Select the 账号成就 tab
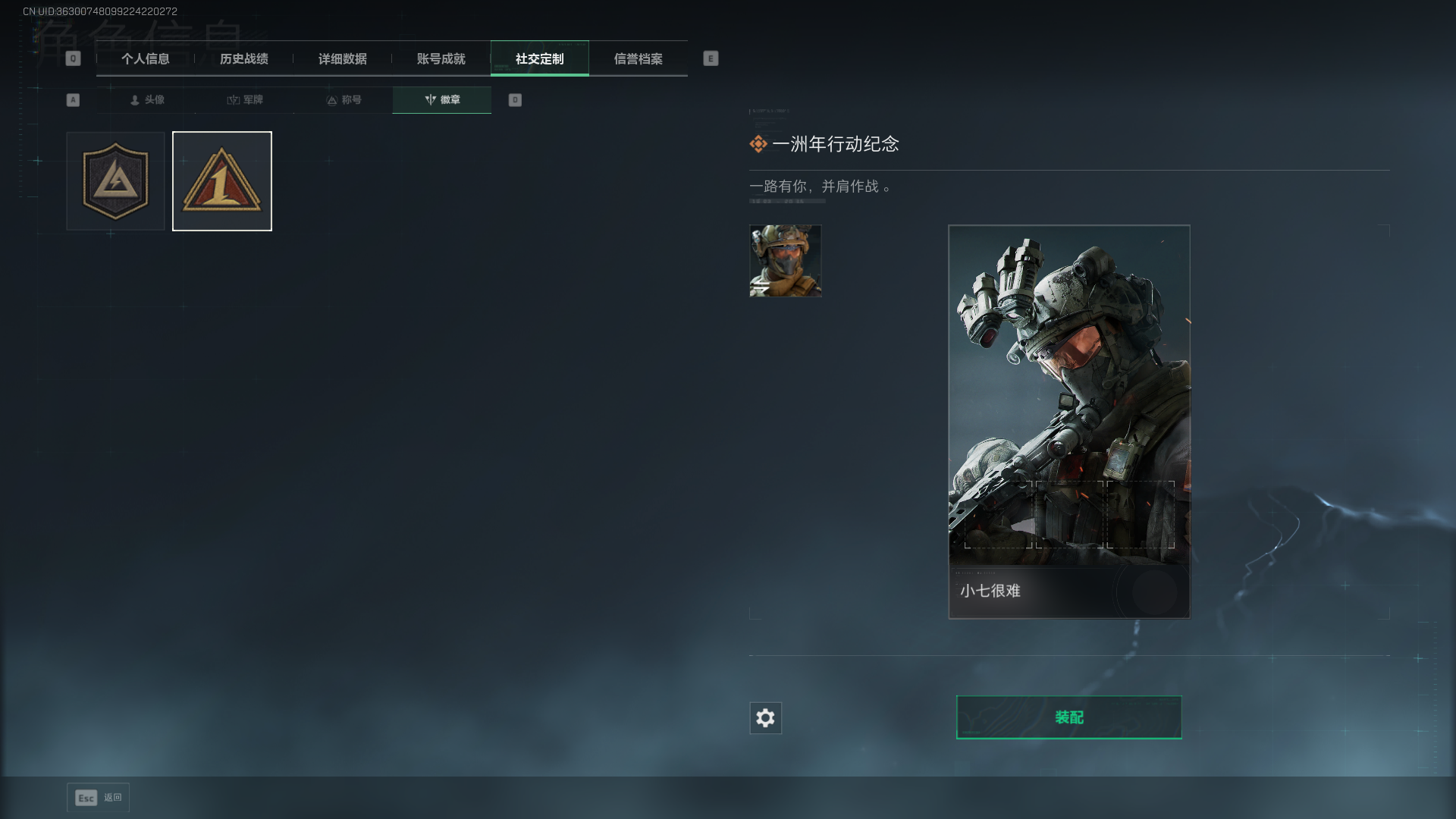1456x819 pixels. coord(441,59)
